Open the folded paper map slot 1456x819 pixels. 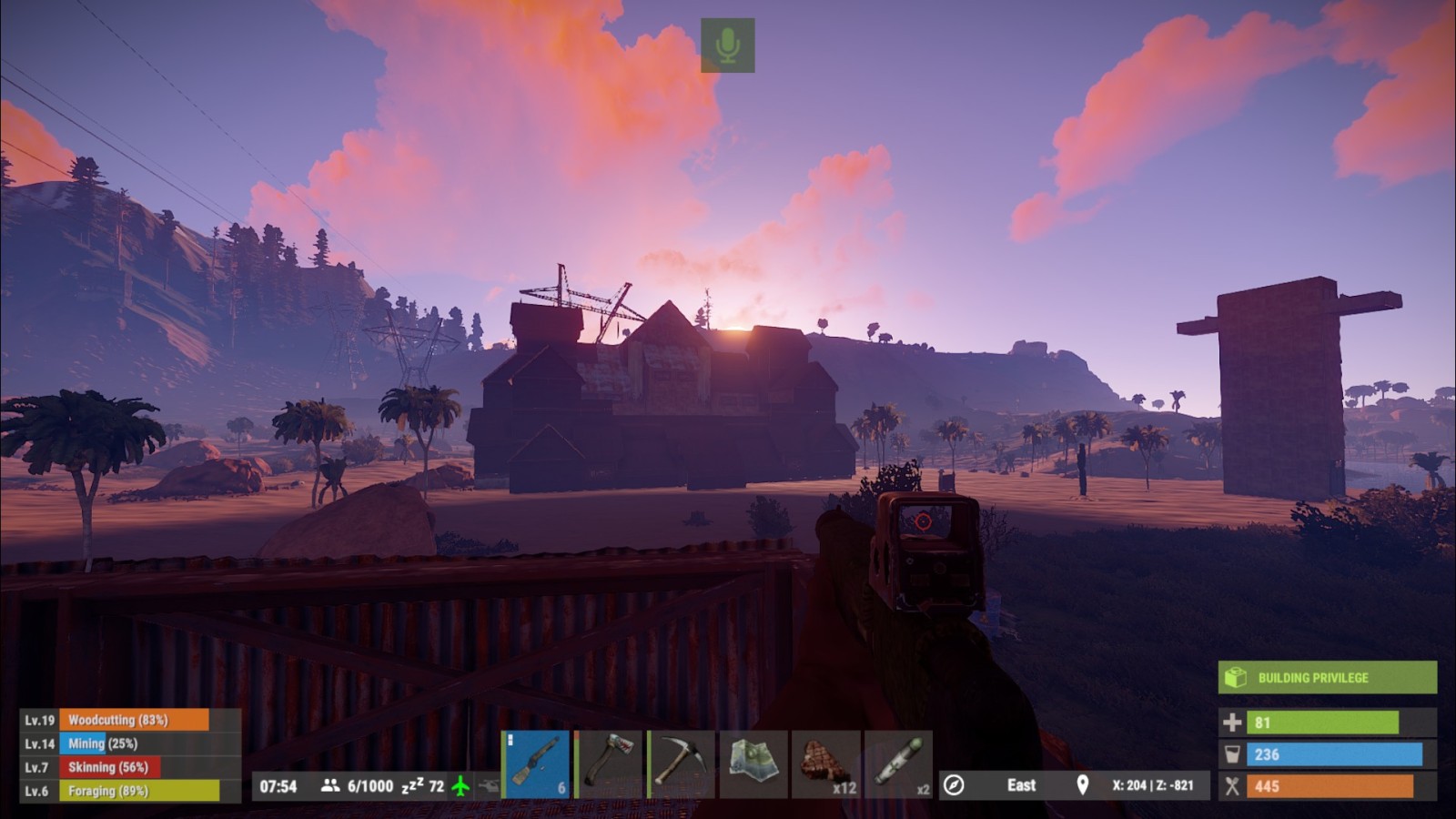[753, 763]
